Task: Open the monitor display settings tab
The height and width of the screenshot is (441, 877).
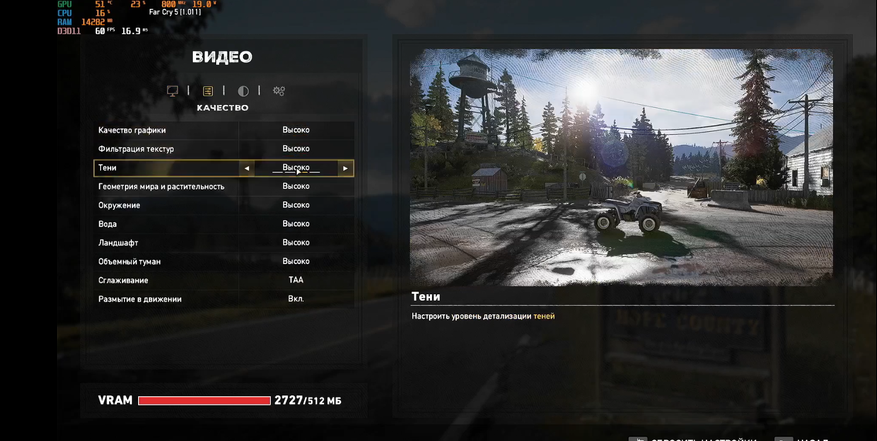Action: 173,91
